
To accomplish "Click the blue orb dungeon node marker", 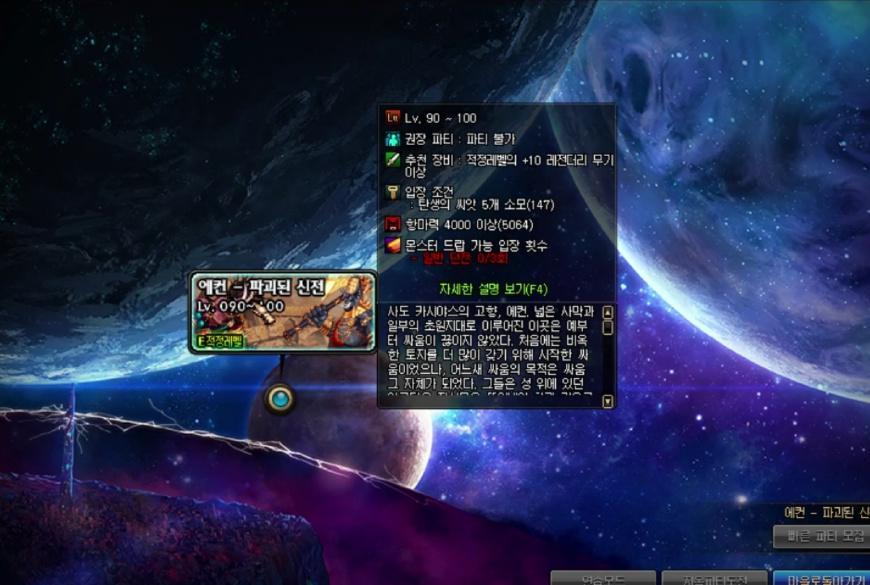I will (281, 399).
